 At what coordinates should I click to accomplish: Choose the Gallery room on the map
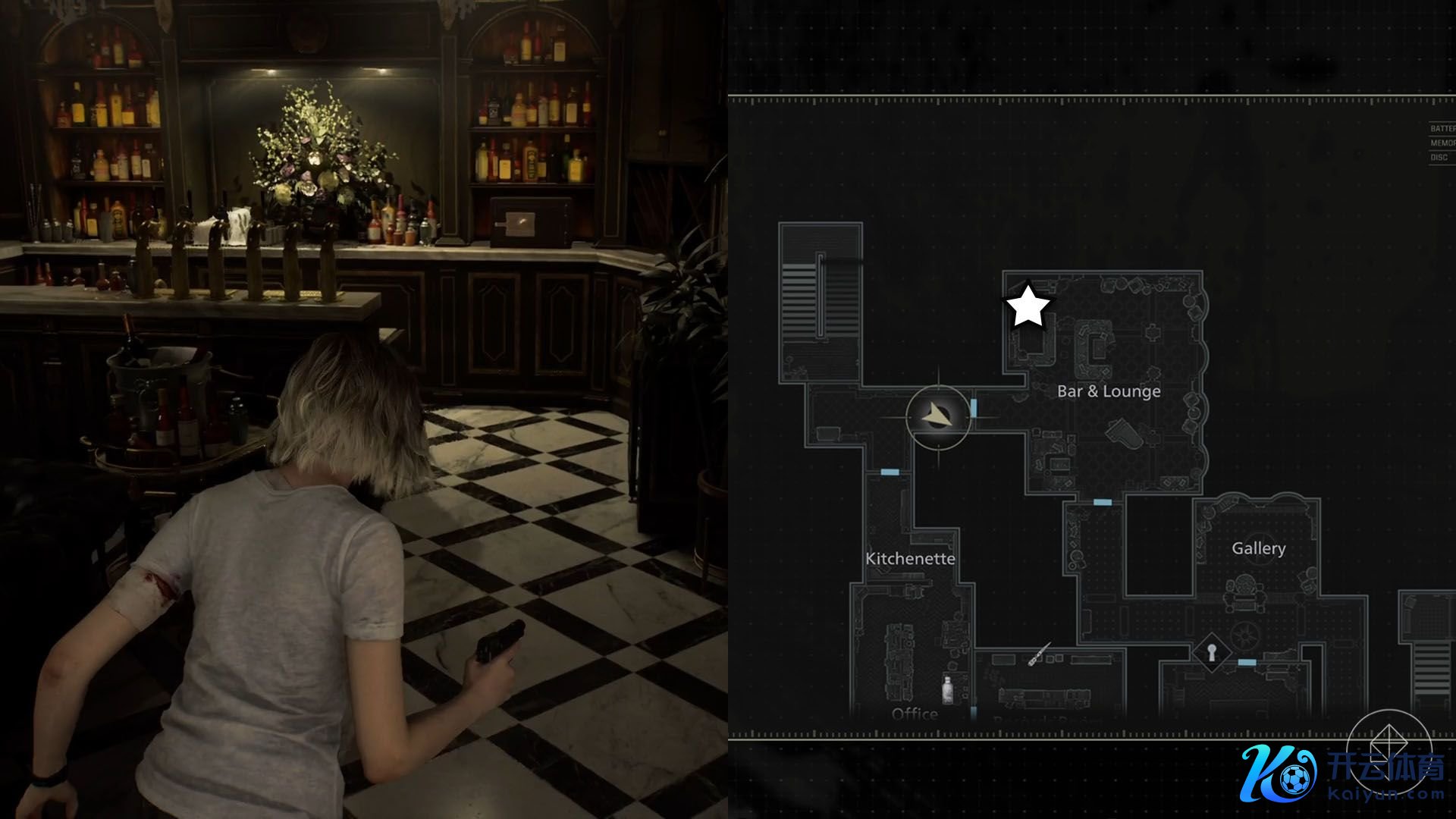[x=1258, y=548]
